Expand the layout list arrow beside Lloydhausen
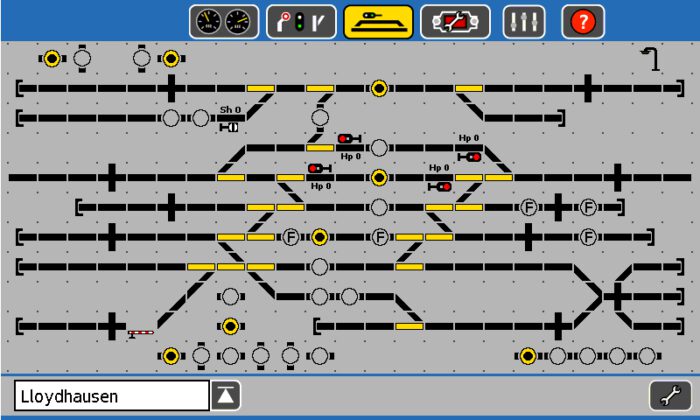This screenshot has height=420, width=700. (x=226, y=396)
